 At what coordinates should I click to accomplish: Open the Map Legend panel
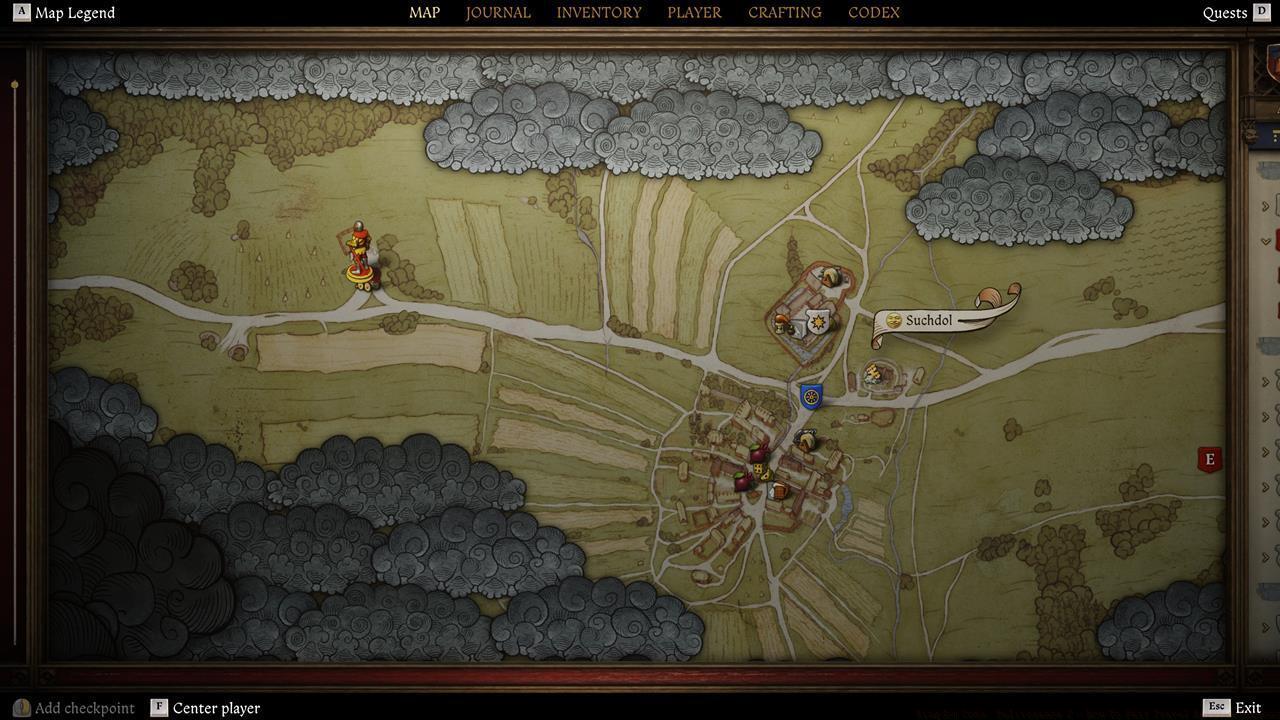pos(64,13)
